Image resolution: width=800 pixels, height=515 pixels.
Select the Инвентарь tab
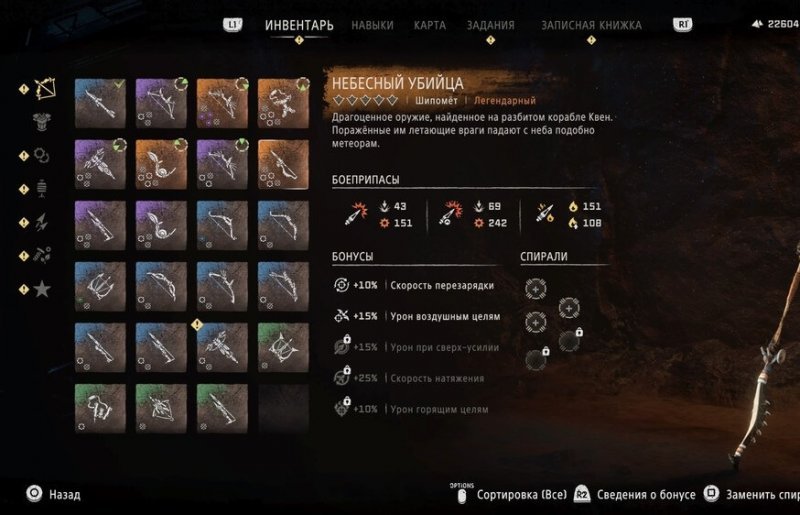click(299, 25)
